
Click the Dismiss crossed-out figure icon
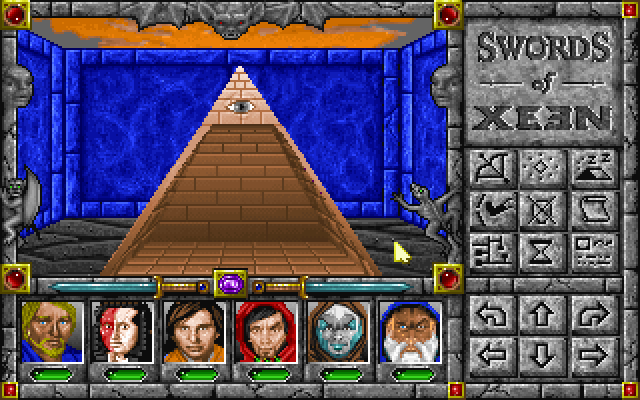pyautogui.click(x=542, y=208)
